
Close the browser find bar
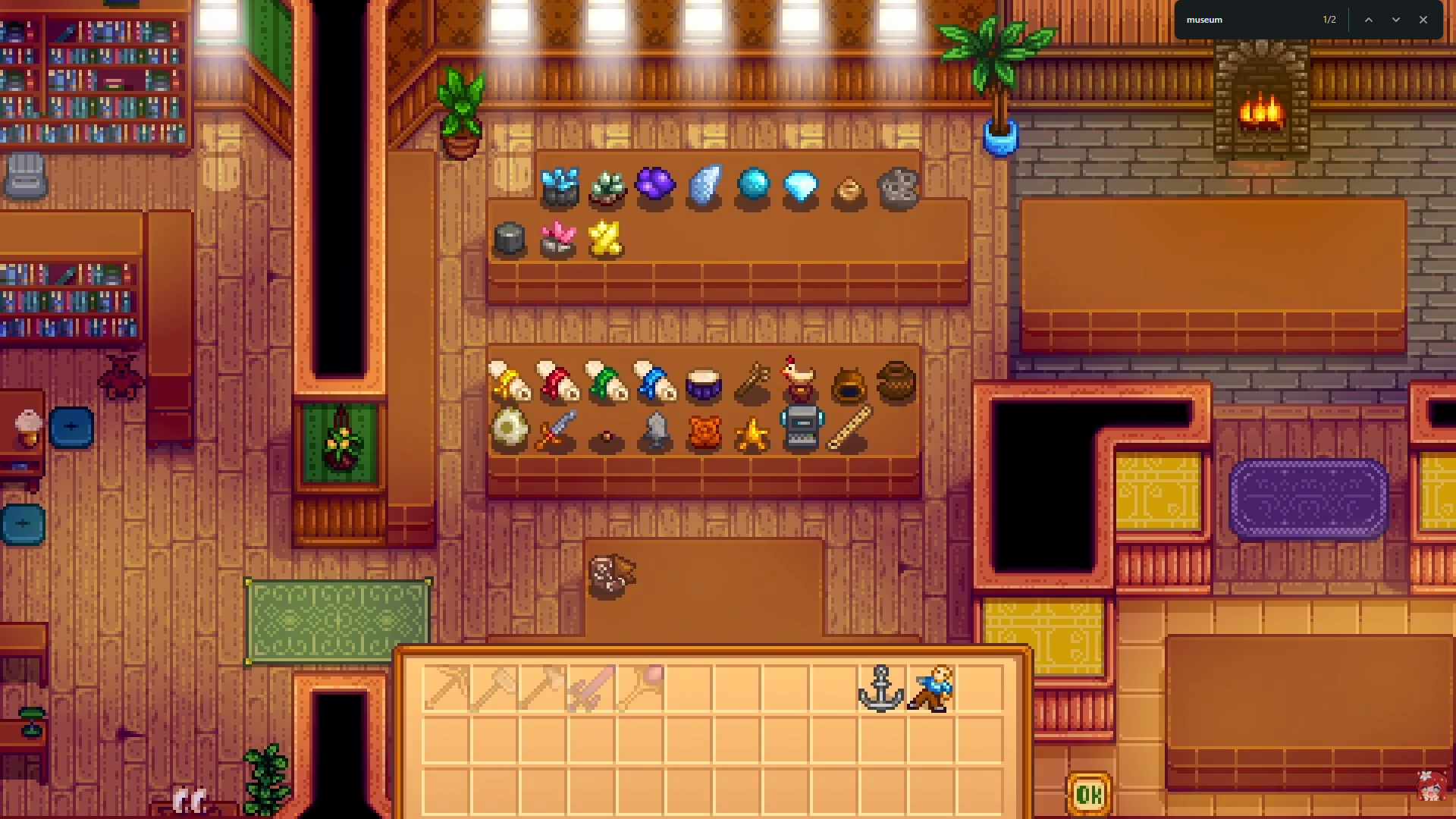click(x=1423, y=20)
